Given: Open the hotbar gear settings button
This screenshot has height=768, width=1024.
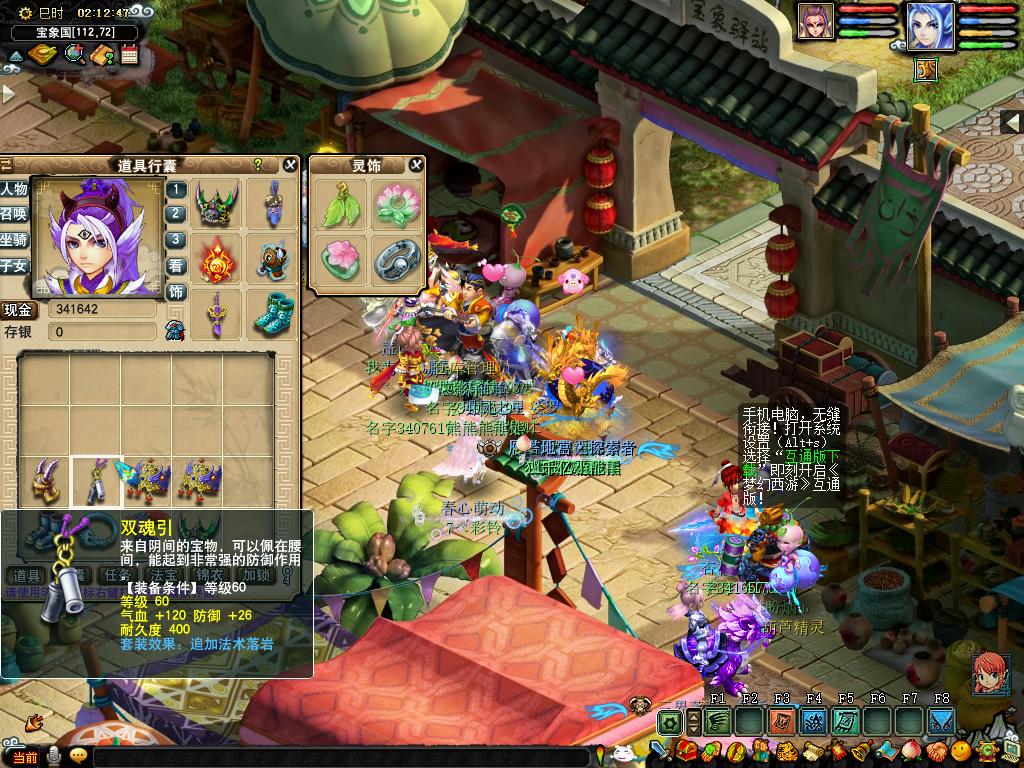Looking at the screenshot, I should pos(670,721).
